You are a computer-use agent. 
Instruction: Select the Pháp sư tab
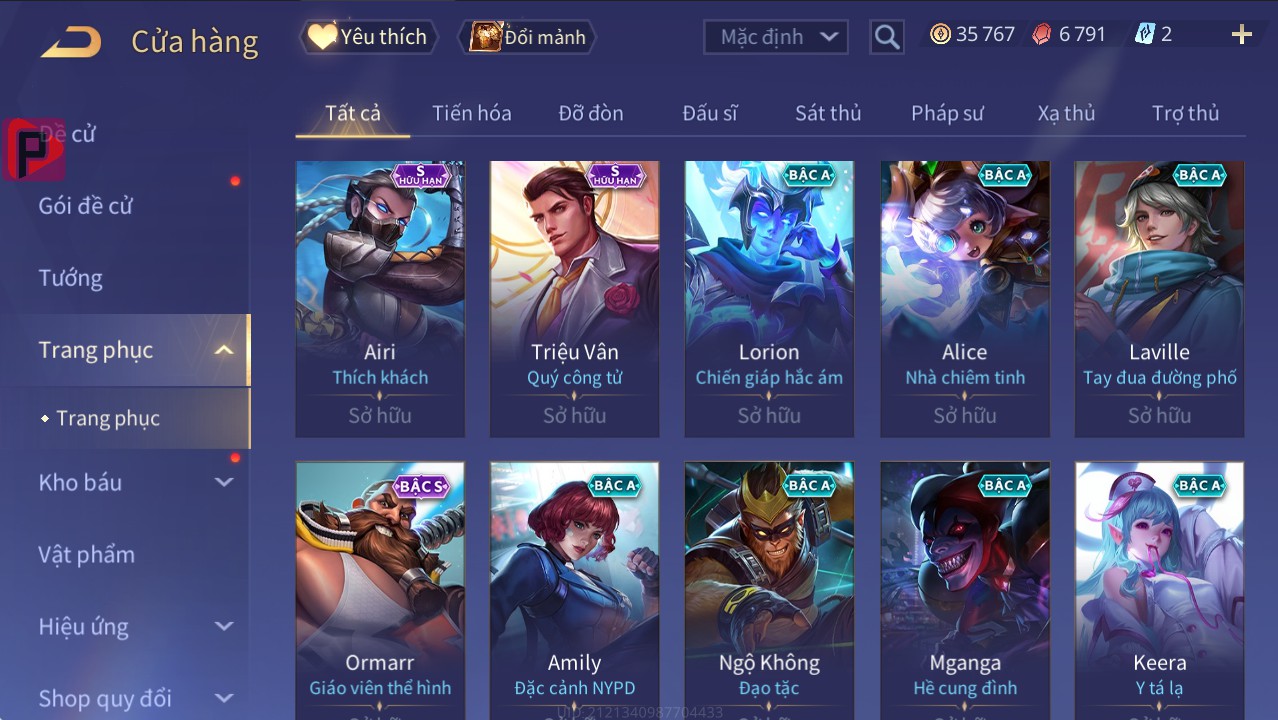pos(947,113)
